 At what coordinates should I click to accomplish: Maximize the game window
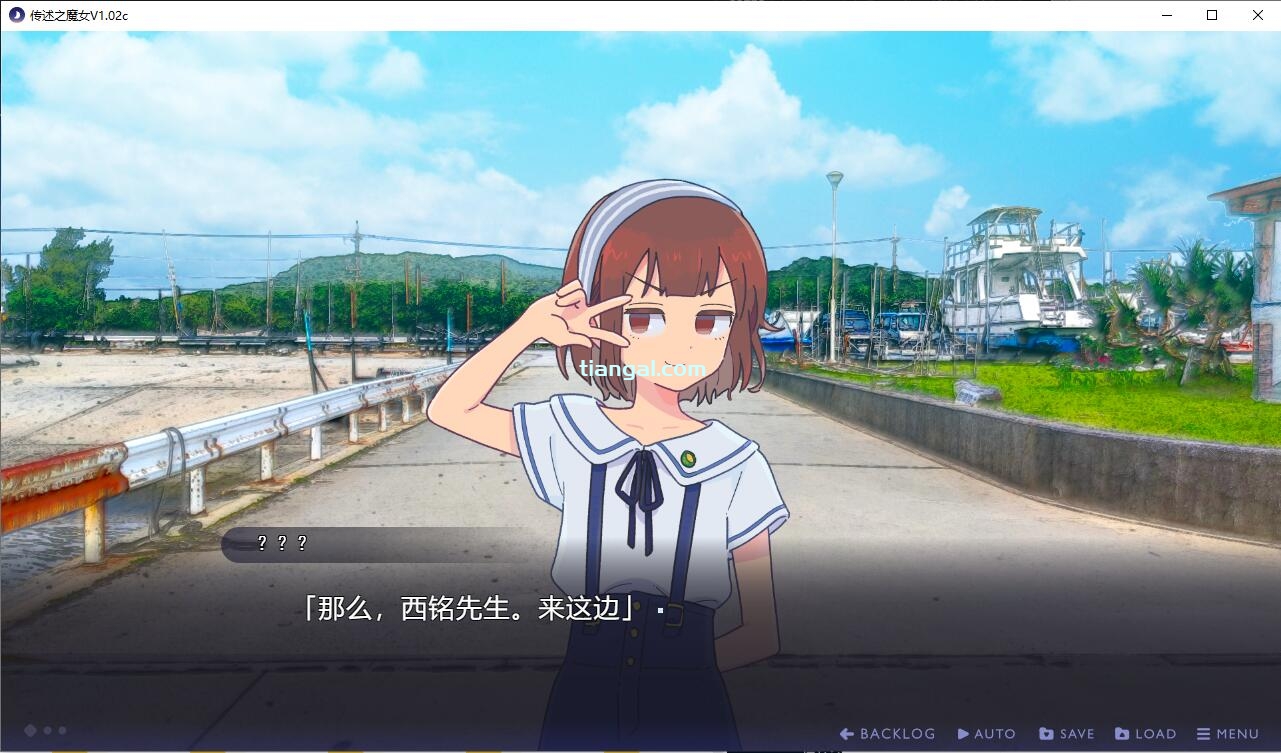1212,15
